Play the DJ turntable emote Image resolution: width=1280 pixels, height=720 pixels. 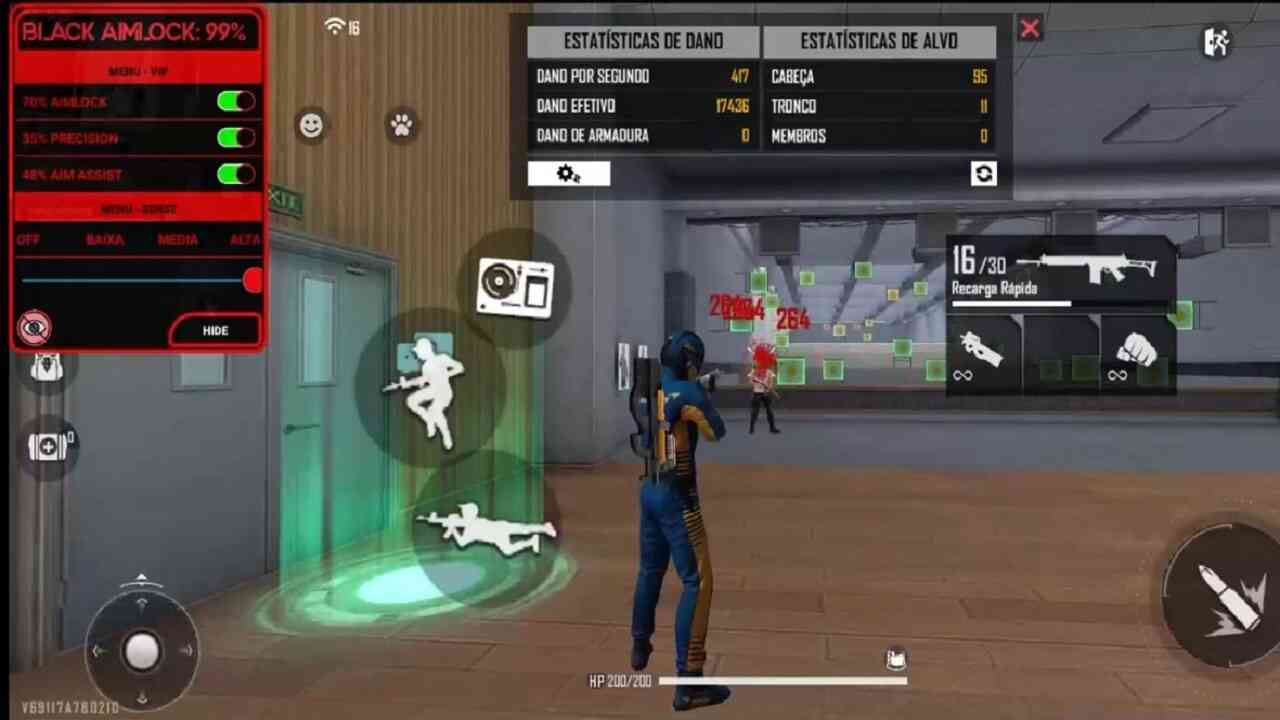click(515, 287)
